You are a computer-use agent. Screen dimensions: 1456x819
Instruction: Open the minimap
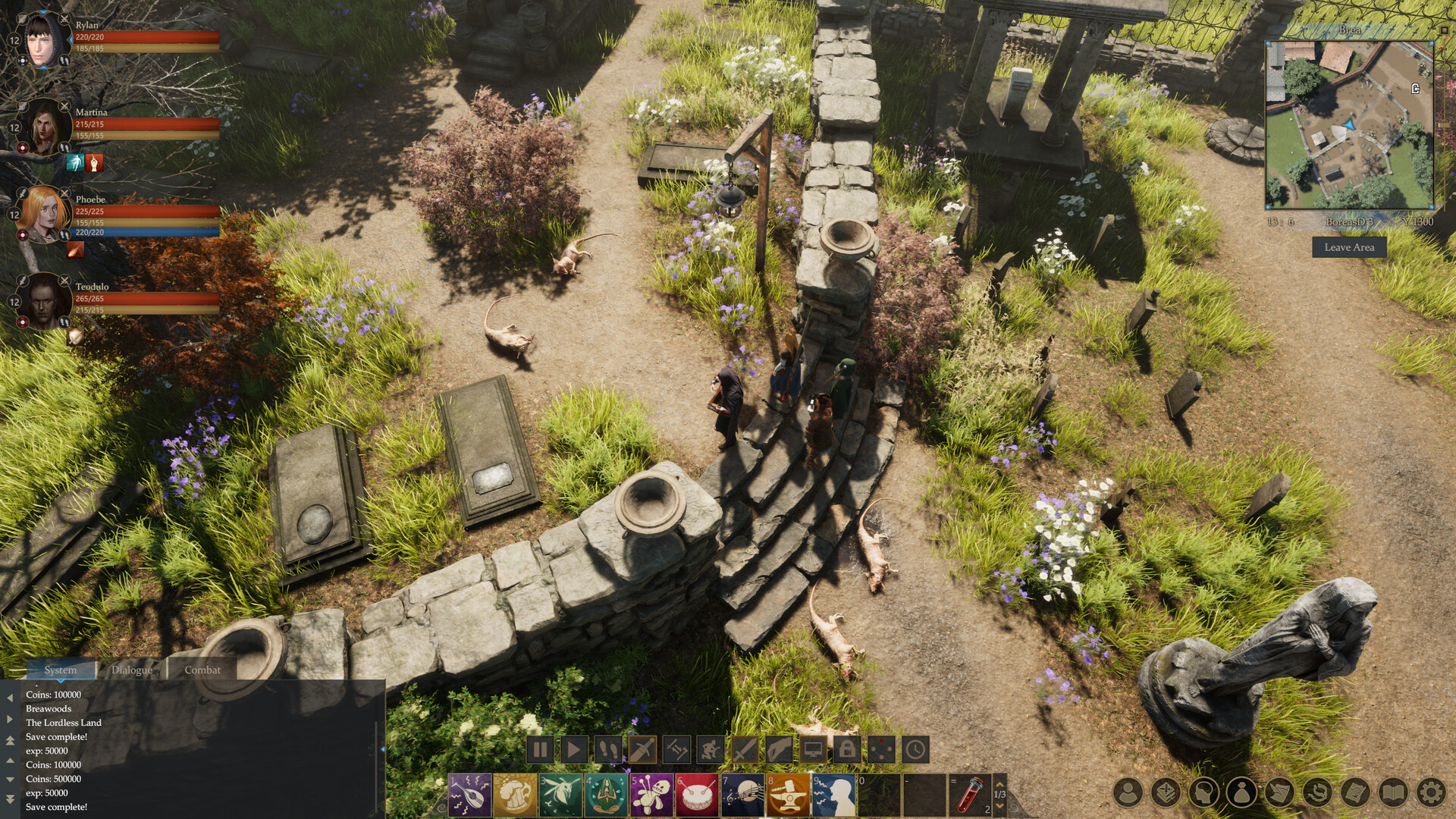pyautogui.click(x=1349, y=125)
